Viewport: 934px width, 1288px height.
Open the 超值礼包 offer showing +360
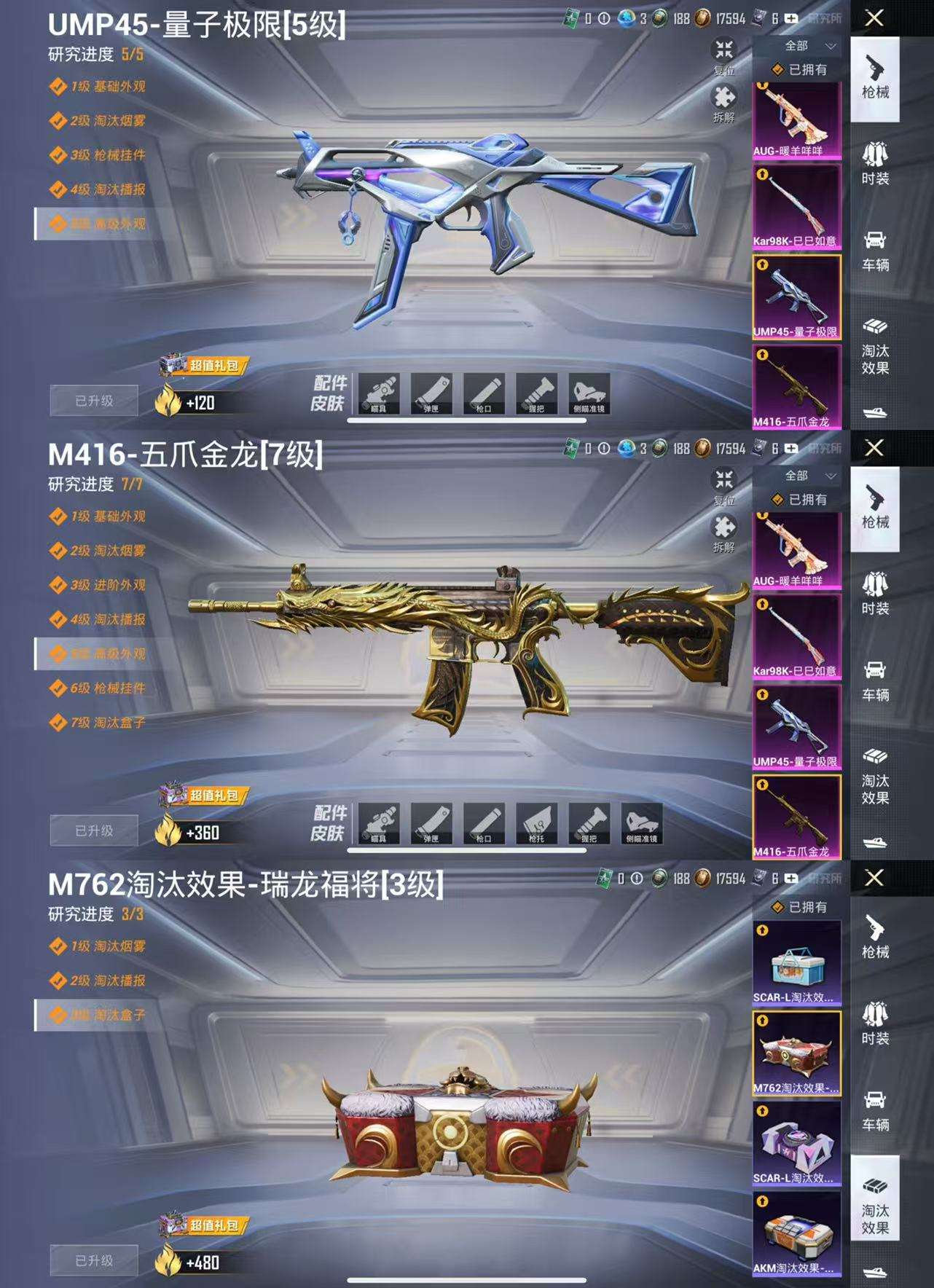point(204,796)
